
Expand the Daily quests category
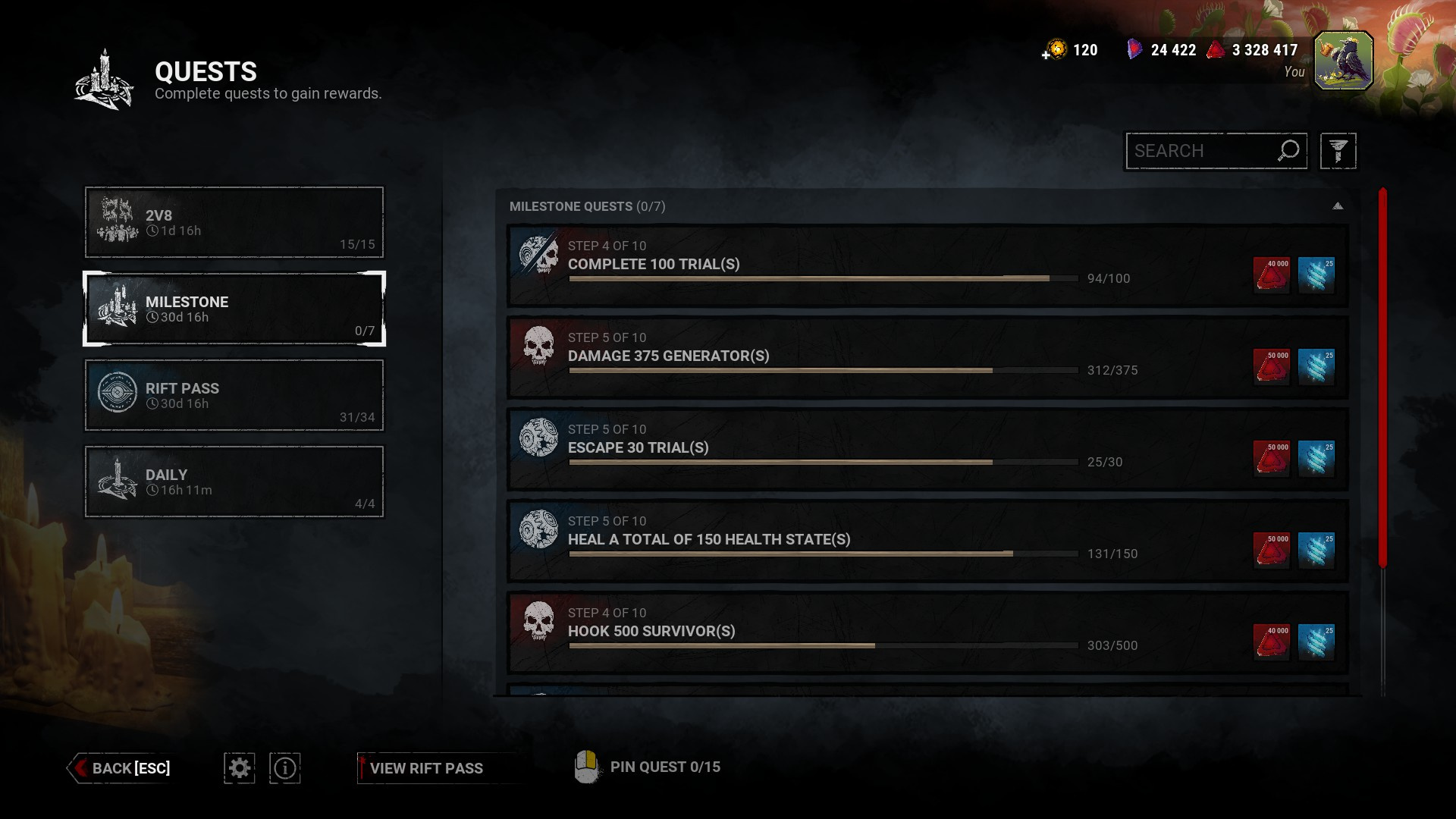click(234, 482)
